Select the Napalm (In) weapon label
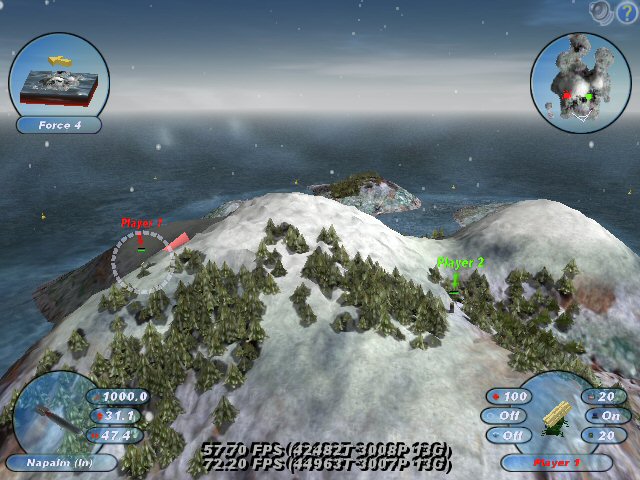 coord(63,463)
